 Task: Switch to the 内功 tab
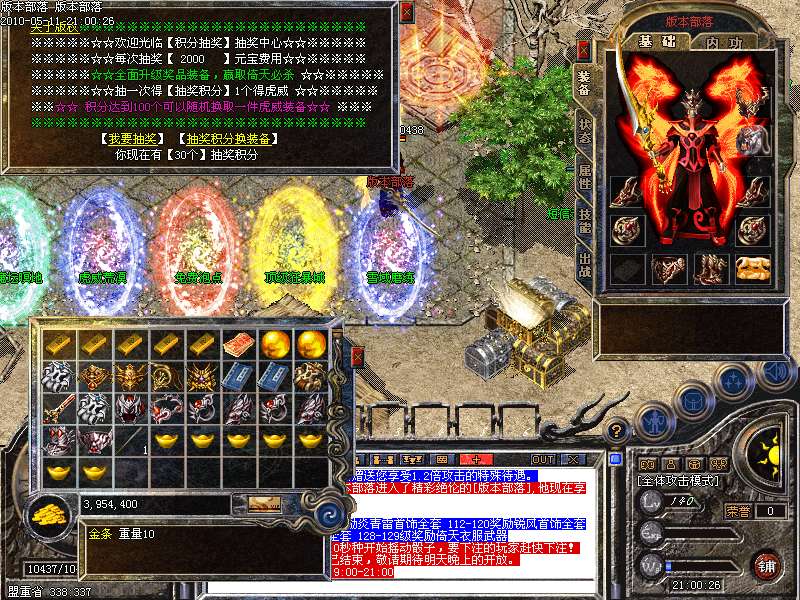click(722, 42)
